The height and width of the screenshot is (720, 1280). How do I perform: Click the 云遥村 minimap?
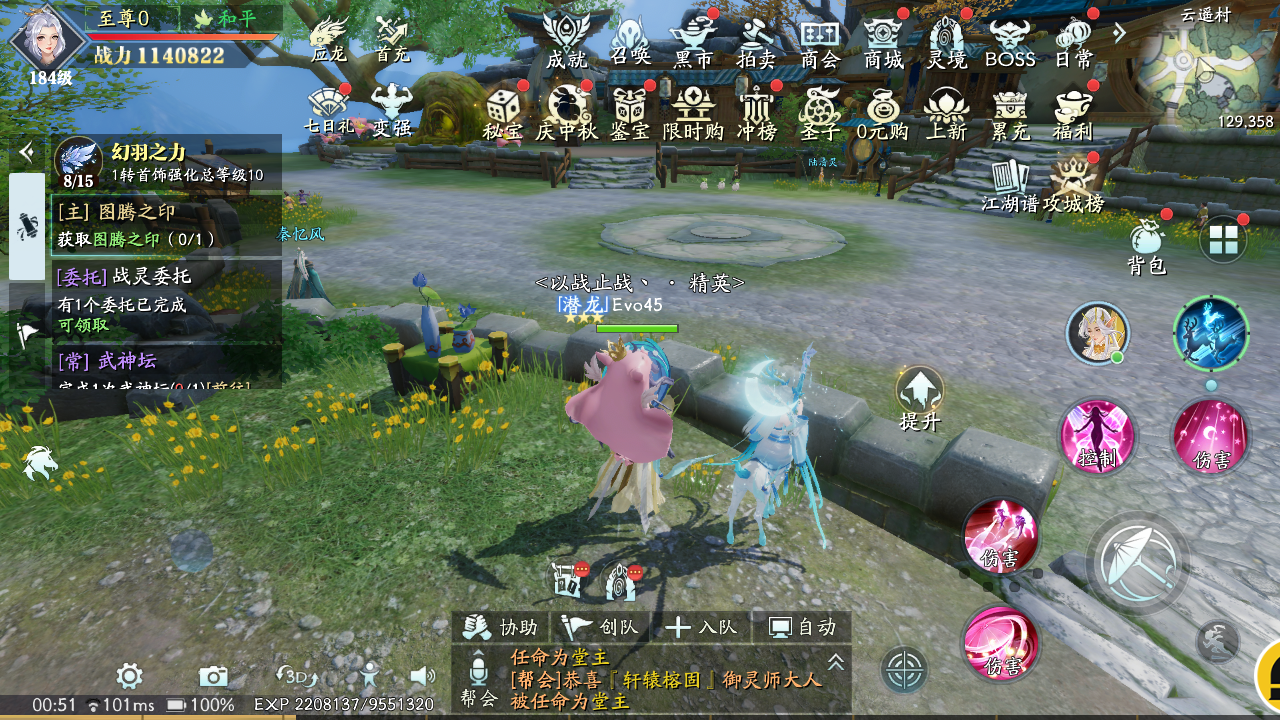point(1204,68)
